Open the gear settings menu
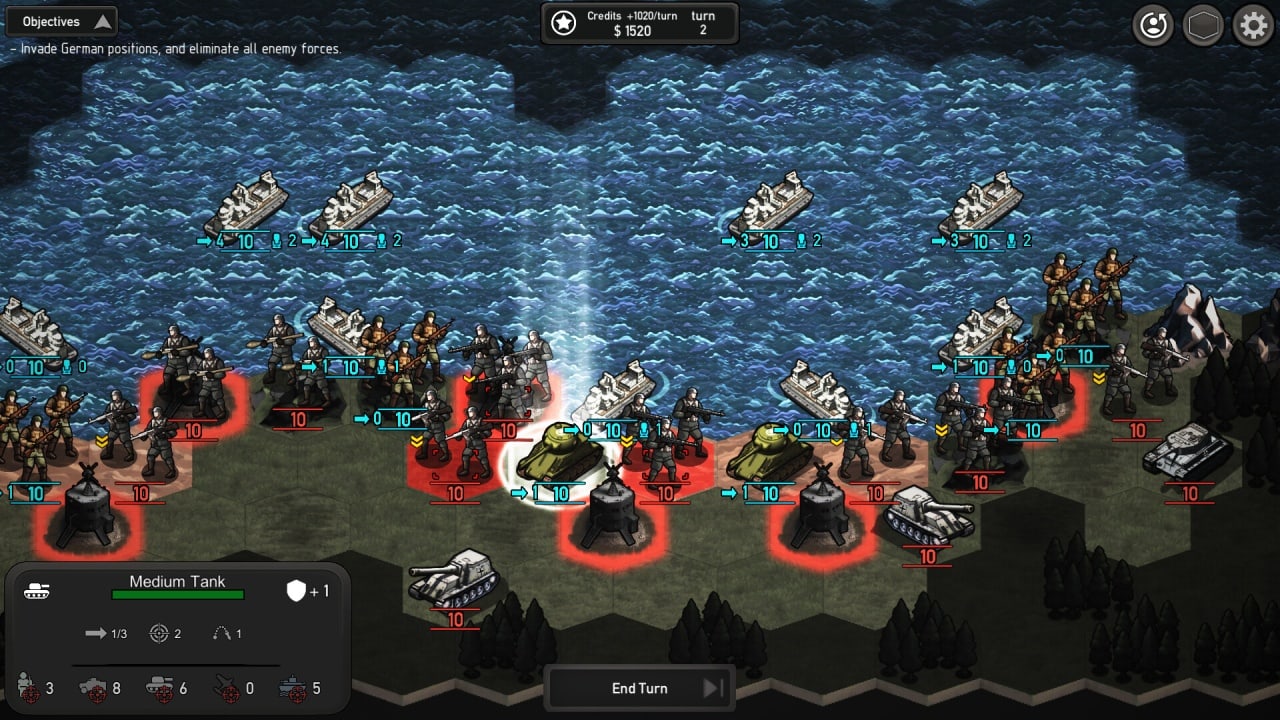 [x=1253, y=26]
